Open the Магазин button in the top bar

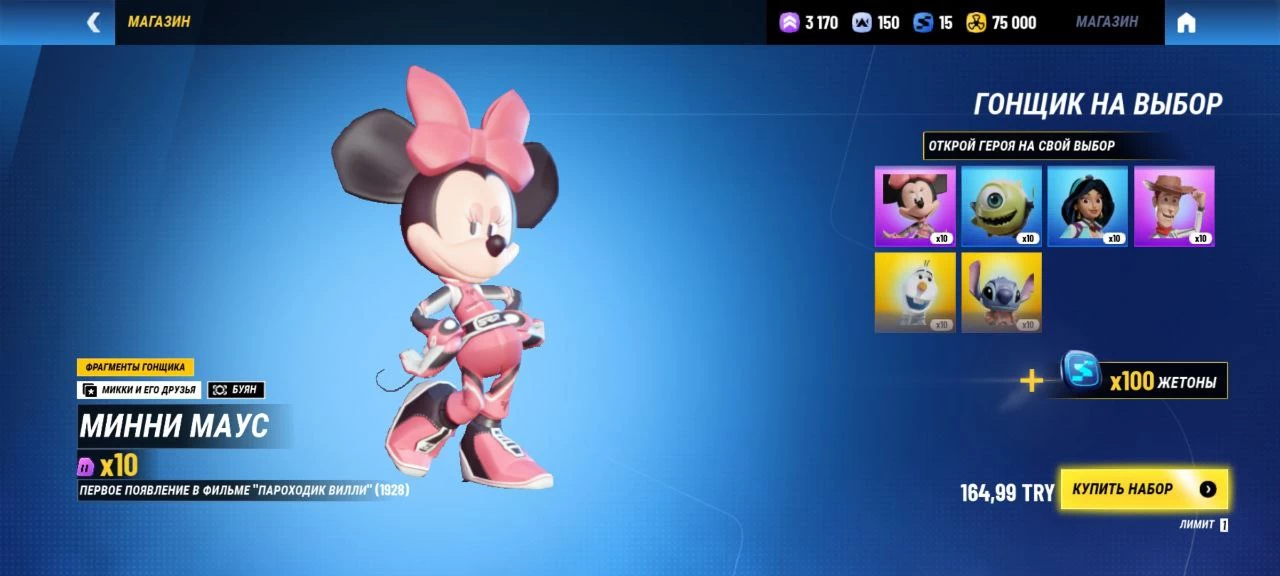[1106, 22]
